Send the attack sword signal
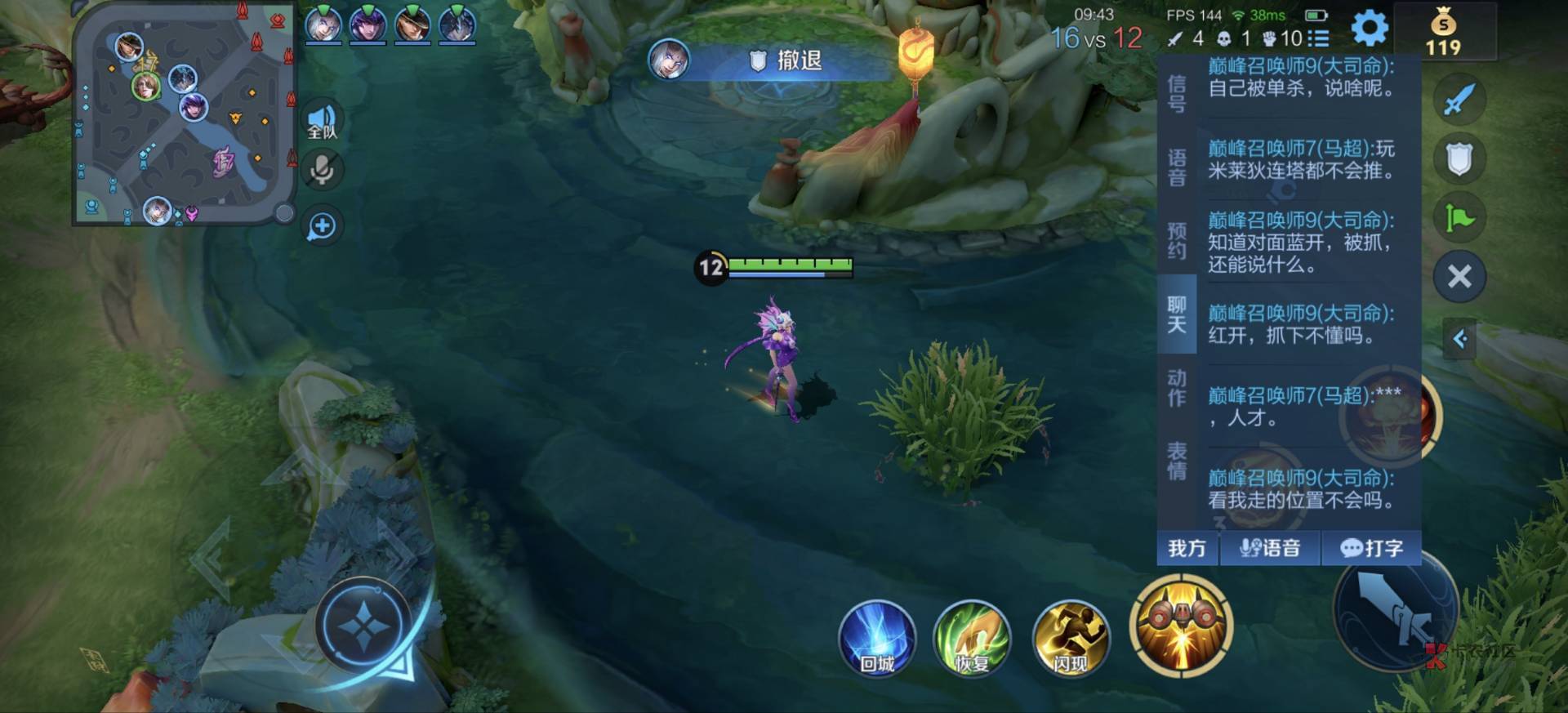Image resolution: width=1568 pixels, height=713 pixels. [1459, 100]
